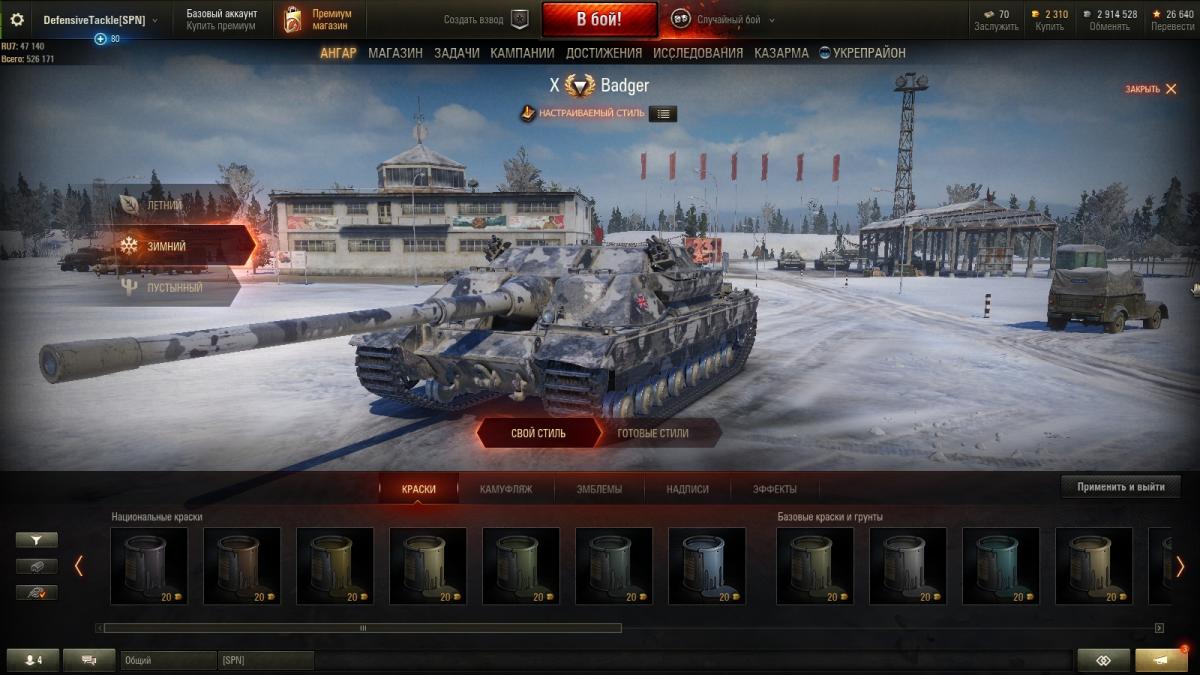This screenshot has width=1200, height=675.
Task: Click Применить и выйти
Action: 1120,487
